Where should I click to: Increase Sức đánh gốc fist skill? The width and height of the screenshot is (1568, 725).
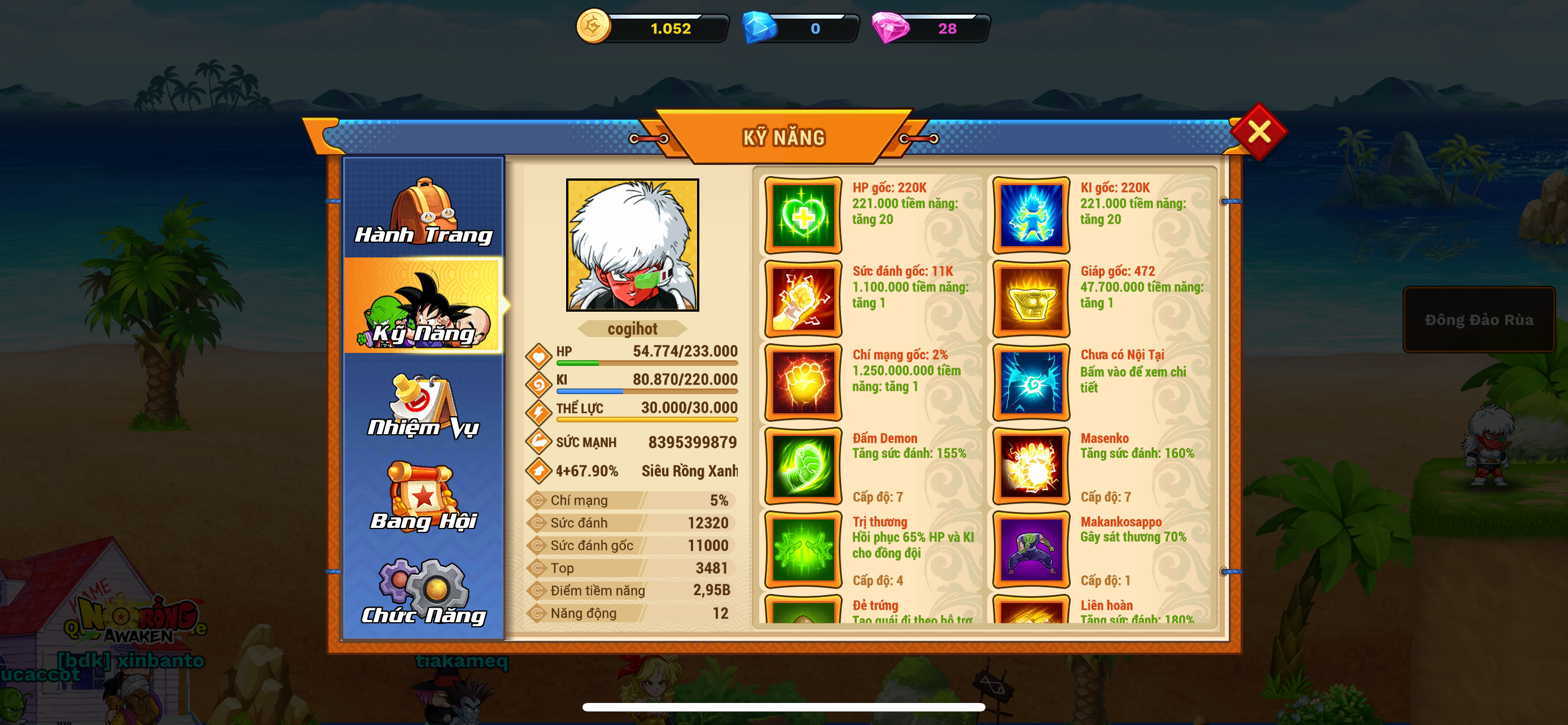(x=803, y=299)
